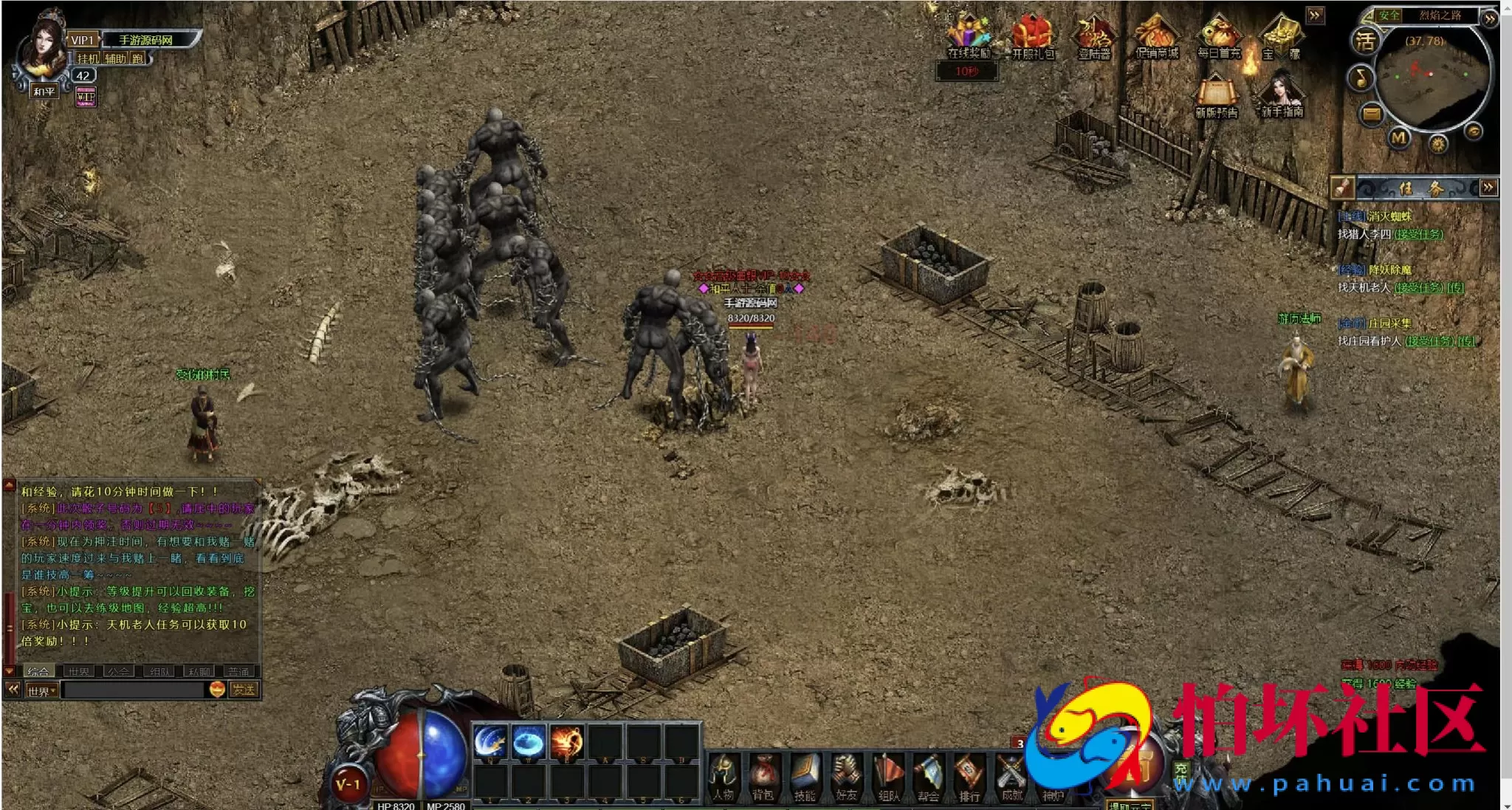View the 新版预告 scroll icon
This screenshot has width=1512, height=810.
click(1216, 95)
